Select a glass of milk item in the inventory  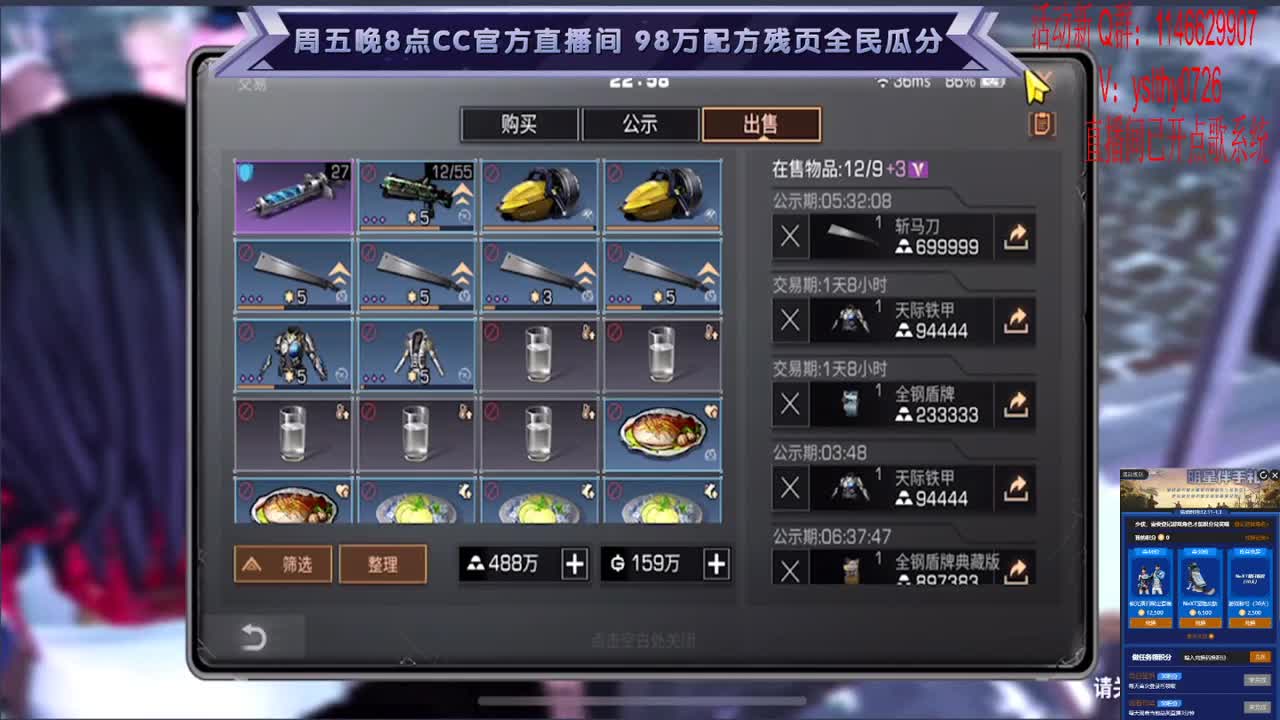pos(538,355)
